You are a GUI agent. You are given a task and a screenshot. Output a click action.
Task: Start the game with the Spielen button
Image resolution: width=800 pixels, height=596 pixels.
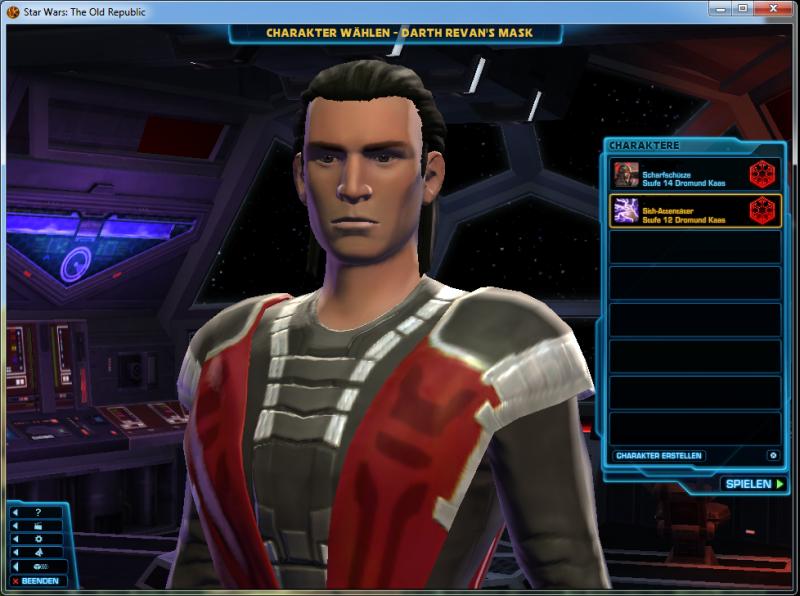click(752, 484)
